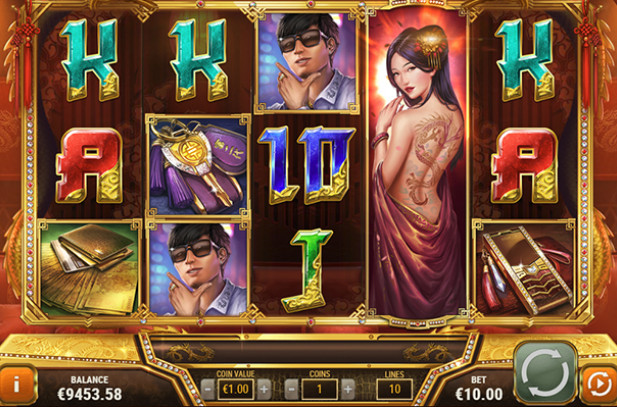Spin the reels with the green button
Image resolution: width=617 pixels, height=407 pixels.
click(x=545, y=372)
